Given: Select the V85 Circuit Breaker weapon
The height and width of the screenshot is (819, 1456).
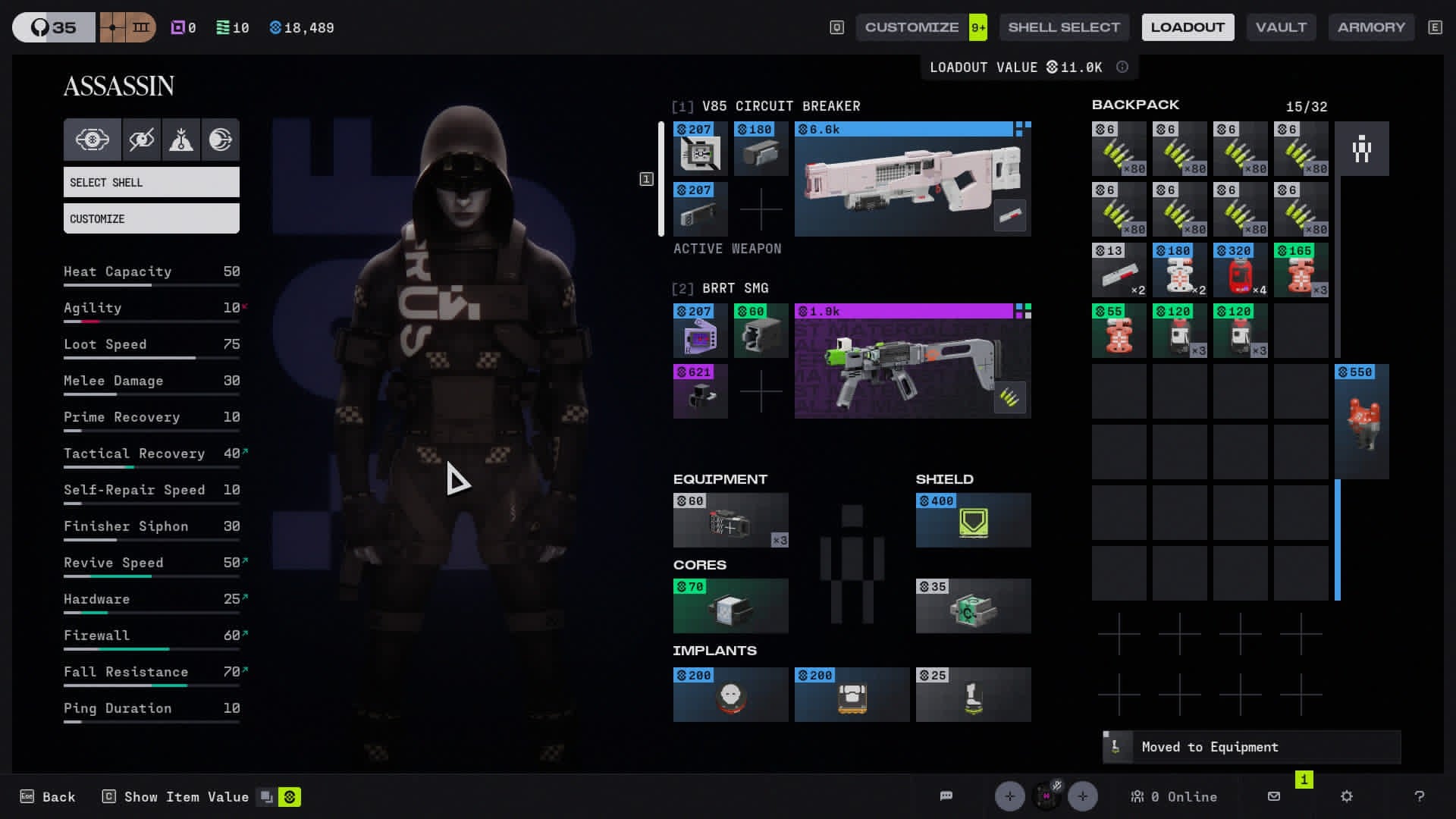Looking at the screenshot, I should click(x=912, y=180).
